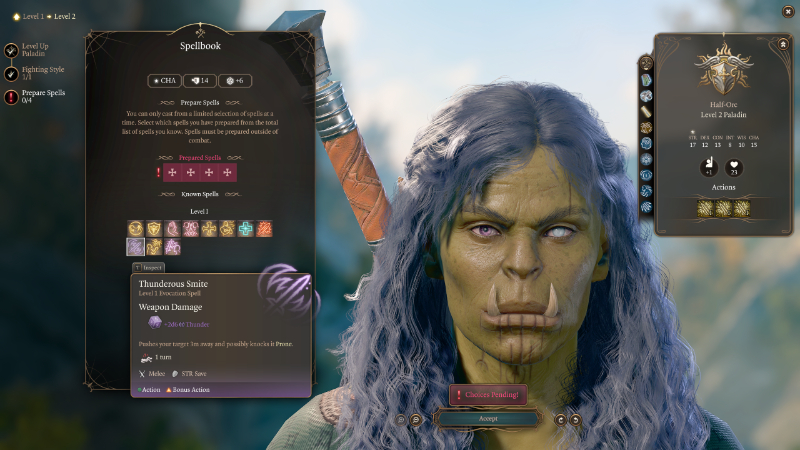Image resolution: width=800 pixels, height=450 pixels.
Task: Click the armour class icon showing 14
Action: pyautogui.click(x=199, y=81)
